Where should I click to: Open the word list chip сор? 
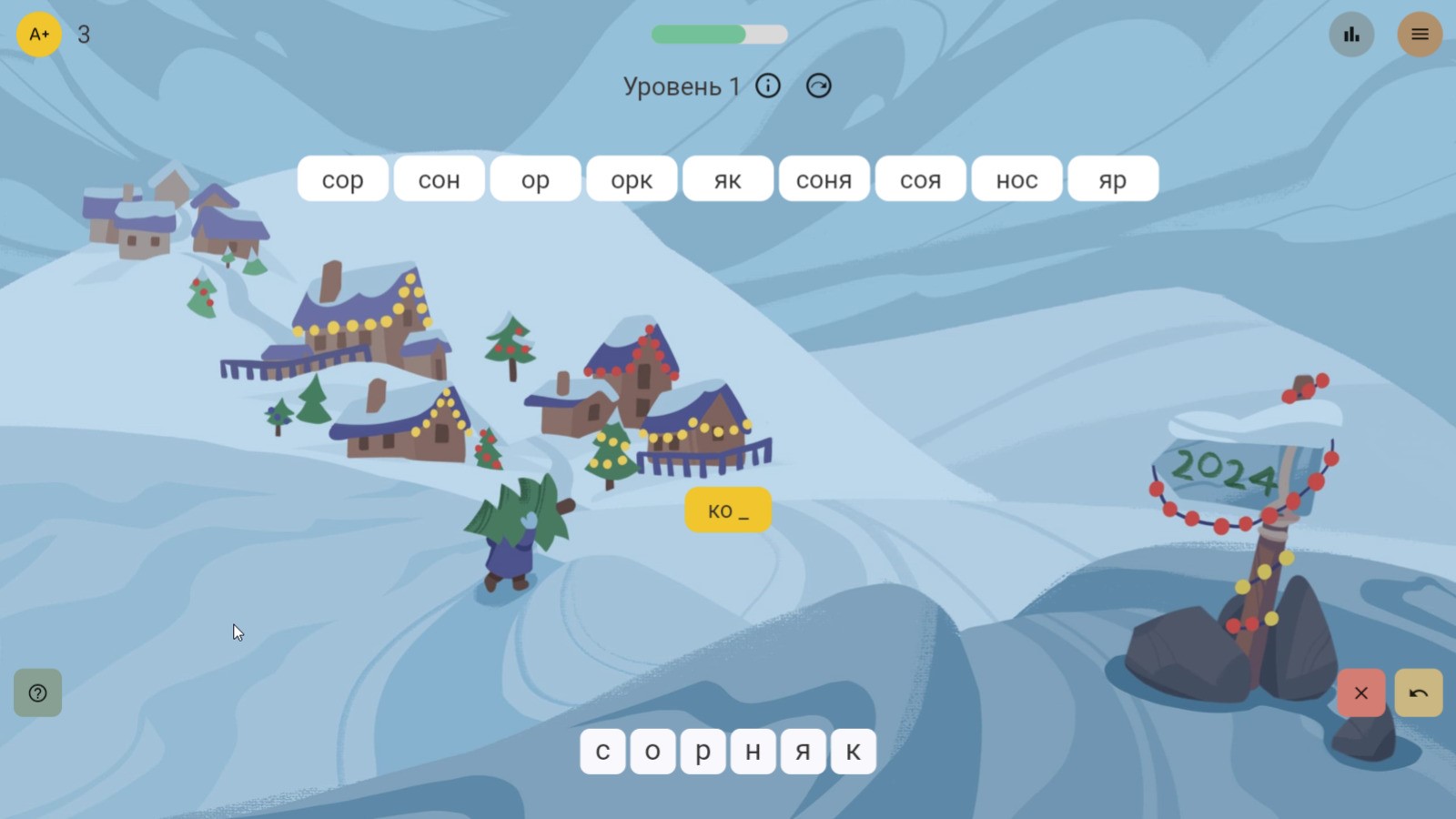pos(343,178)
